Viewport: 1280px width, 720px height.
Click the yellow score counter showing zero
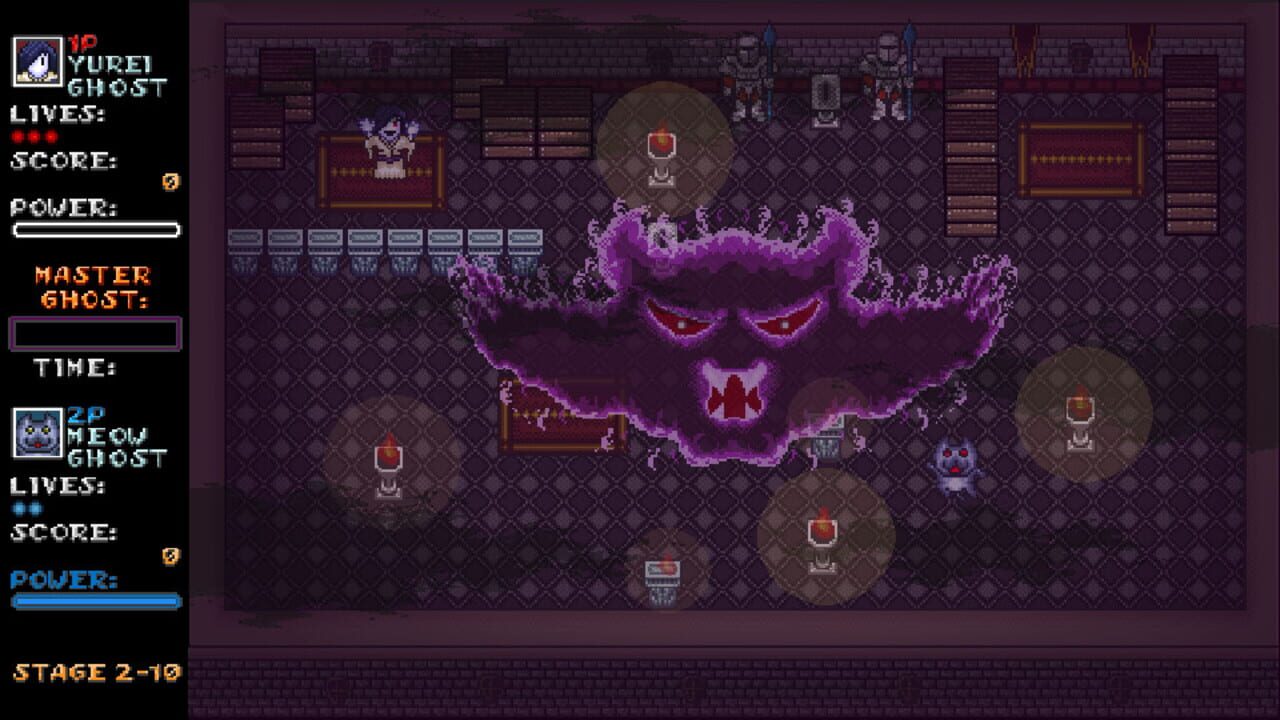pyautogui.click(x=170, y=182)
